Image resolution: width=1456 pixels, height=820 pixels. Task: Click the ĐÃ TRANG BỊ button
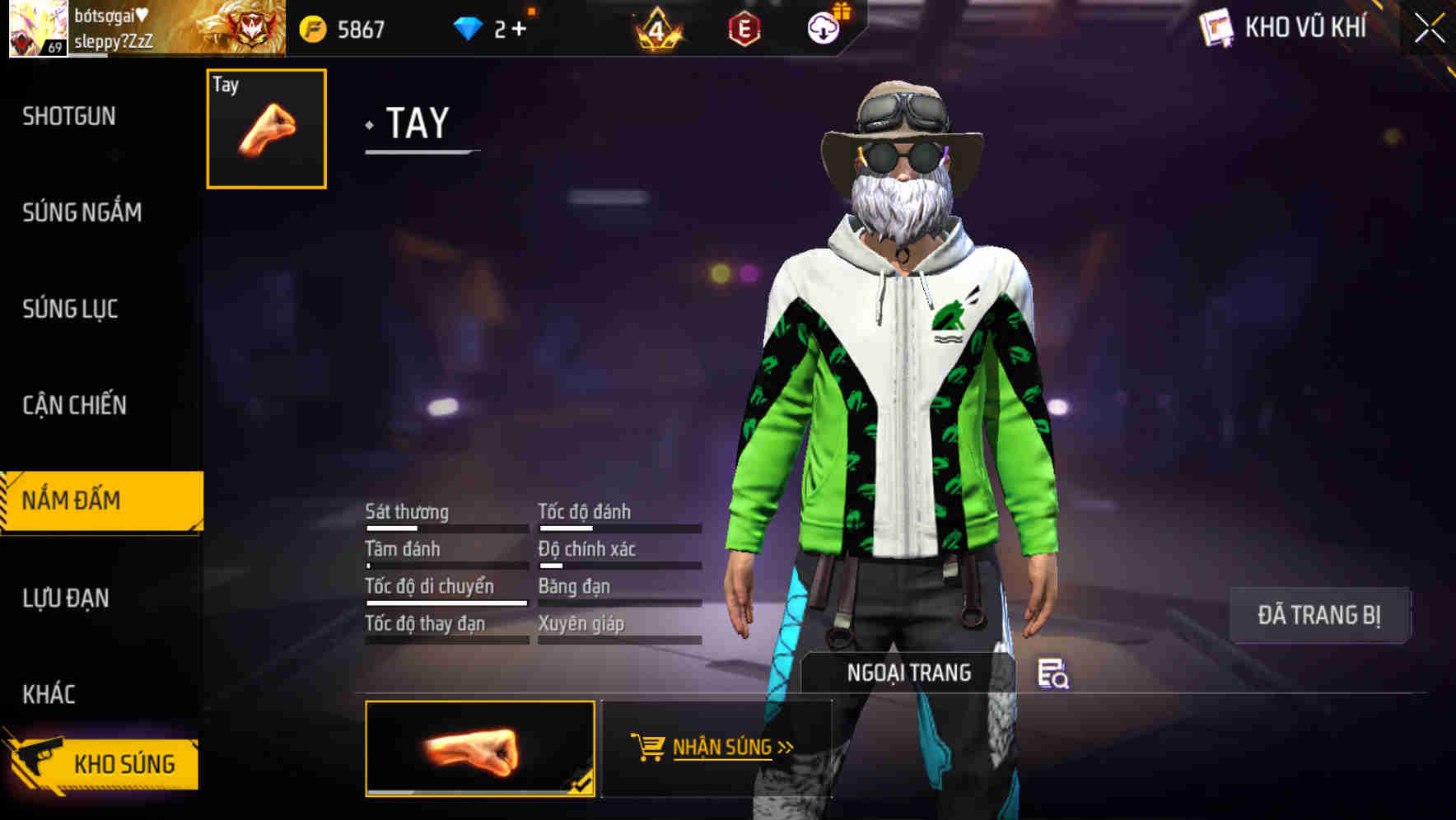[1319, 613]
